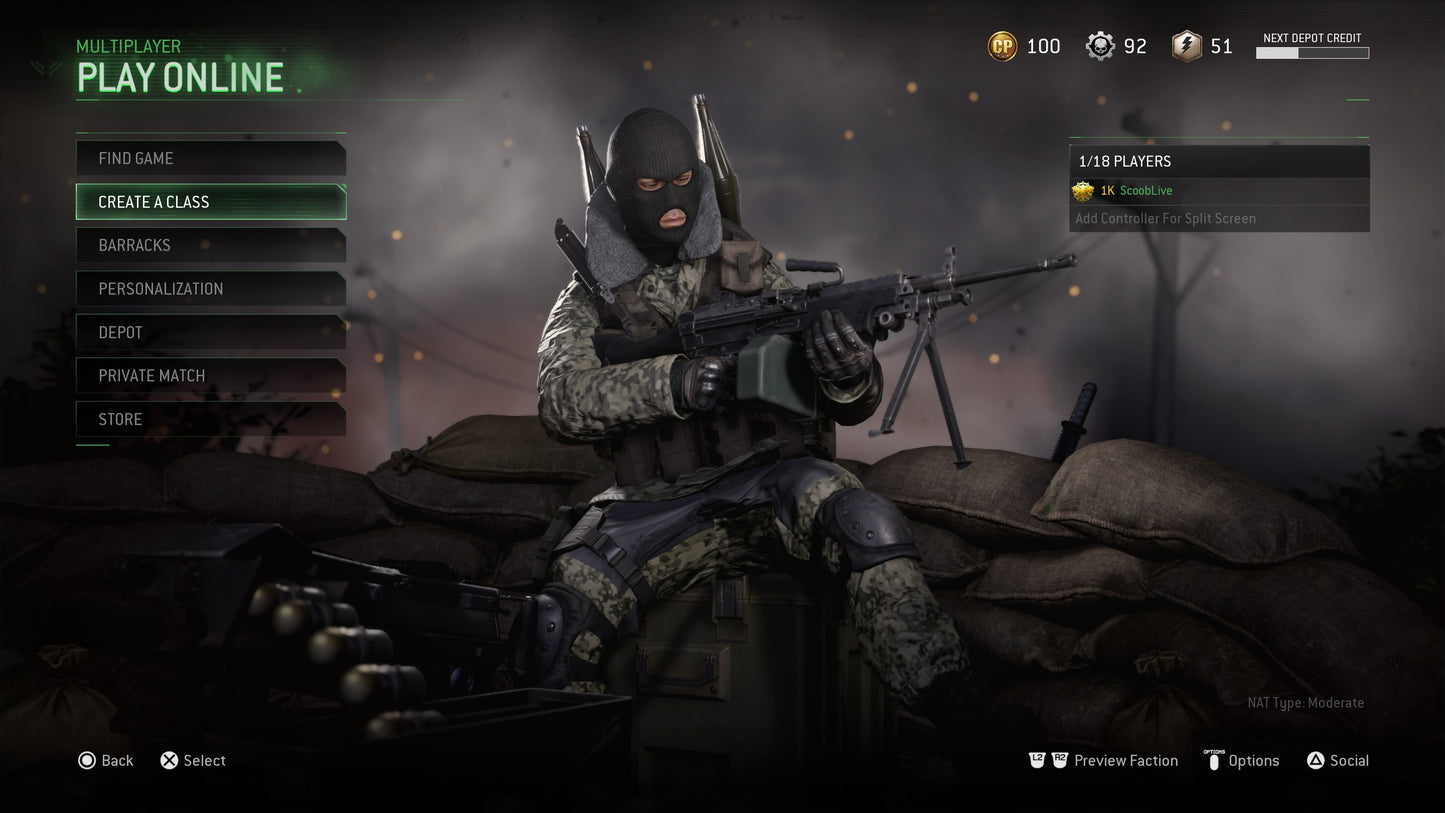The image size is (1445, 813).
Task: Select the Armory Credits skull-gear icon
Action: [x=1098, y=45]
